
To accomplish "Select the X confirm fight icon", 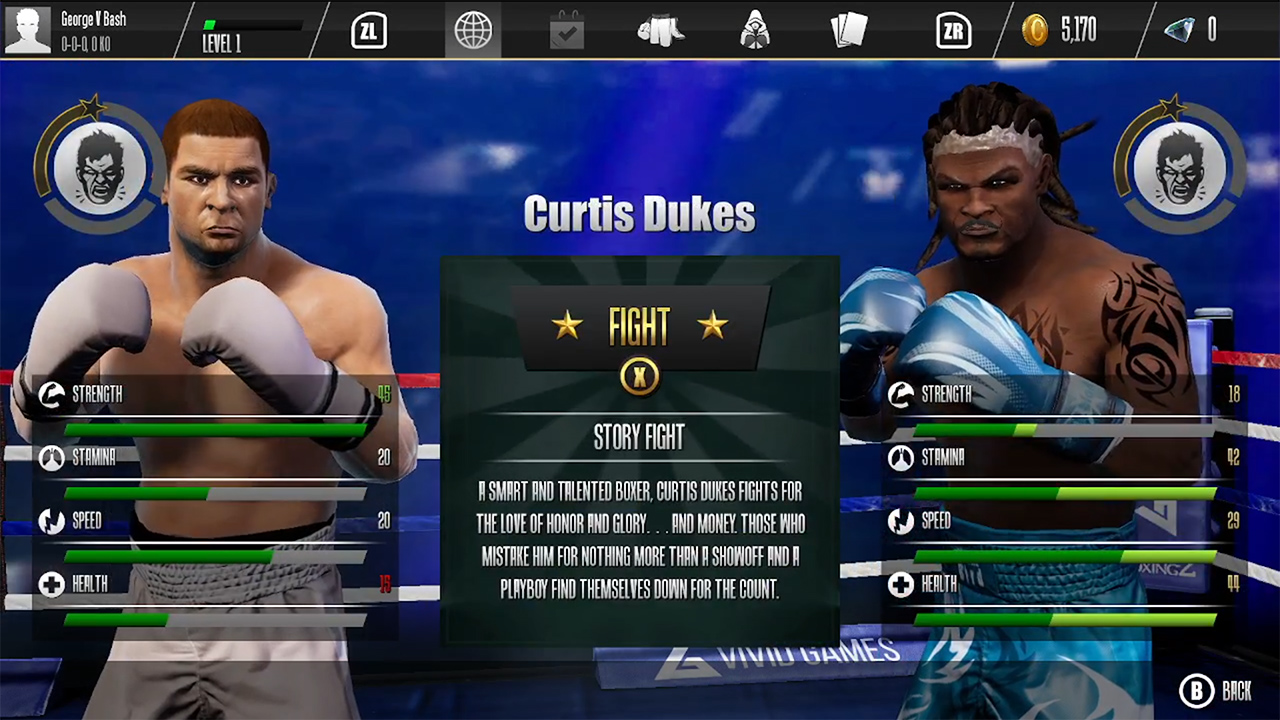I will (x=639, y=376).
